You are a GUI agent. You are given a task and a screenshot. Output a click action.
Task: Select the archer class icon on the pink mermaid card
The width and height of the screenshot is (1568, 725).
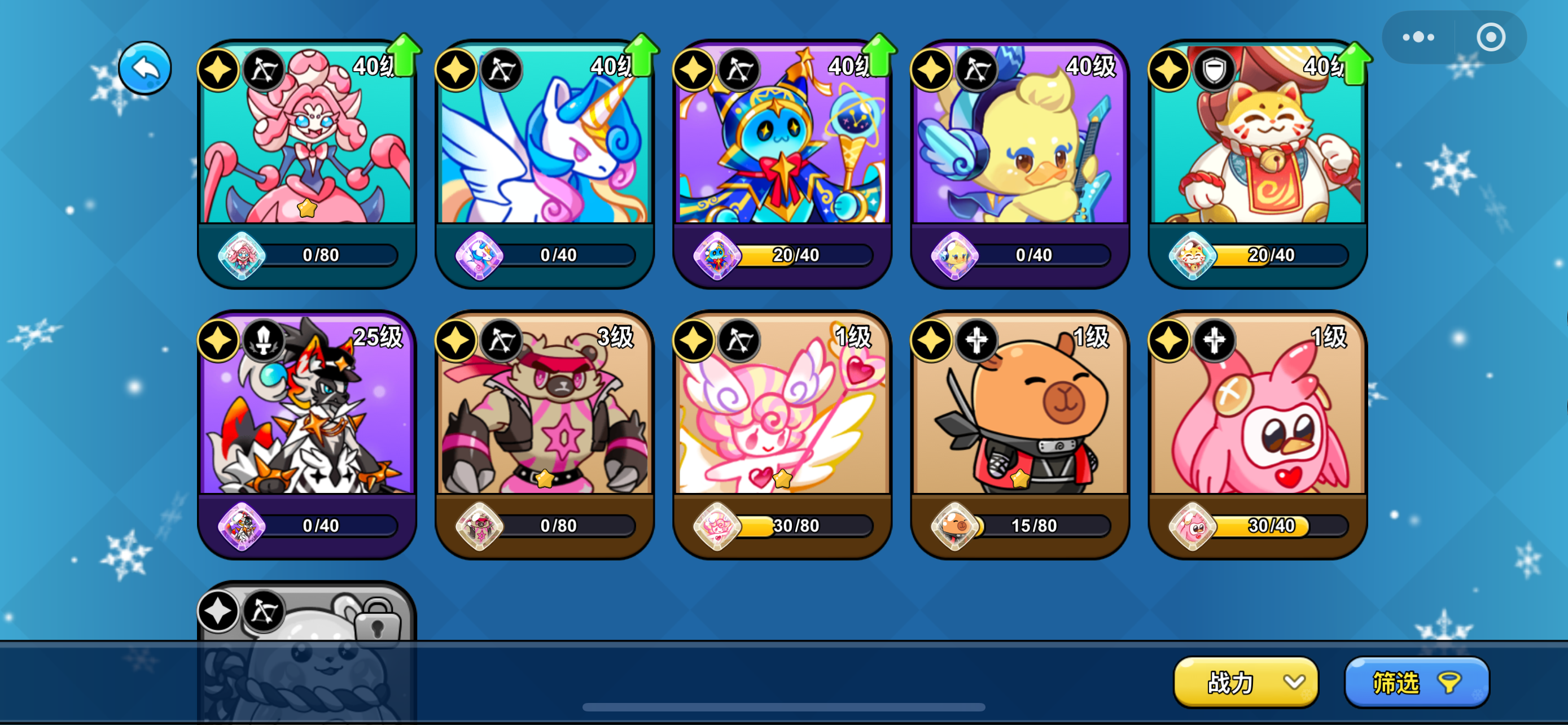pyautogui.click(x=264, y=69)
